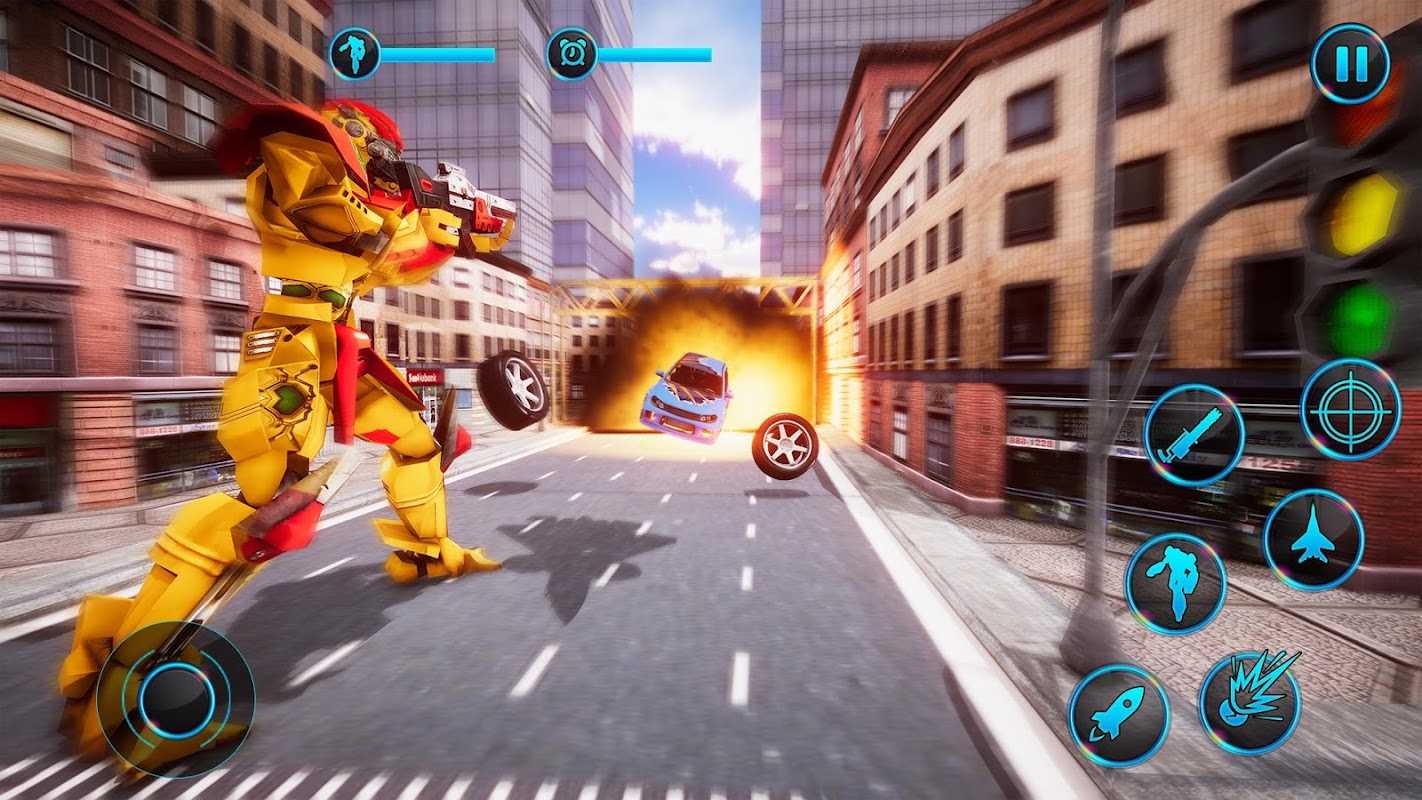
Task: Trigger the explosion blast attack
Action: [1251, 702]
